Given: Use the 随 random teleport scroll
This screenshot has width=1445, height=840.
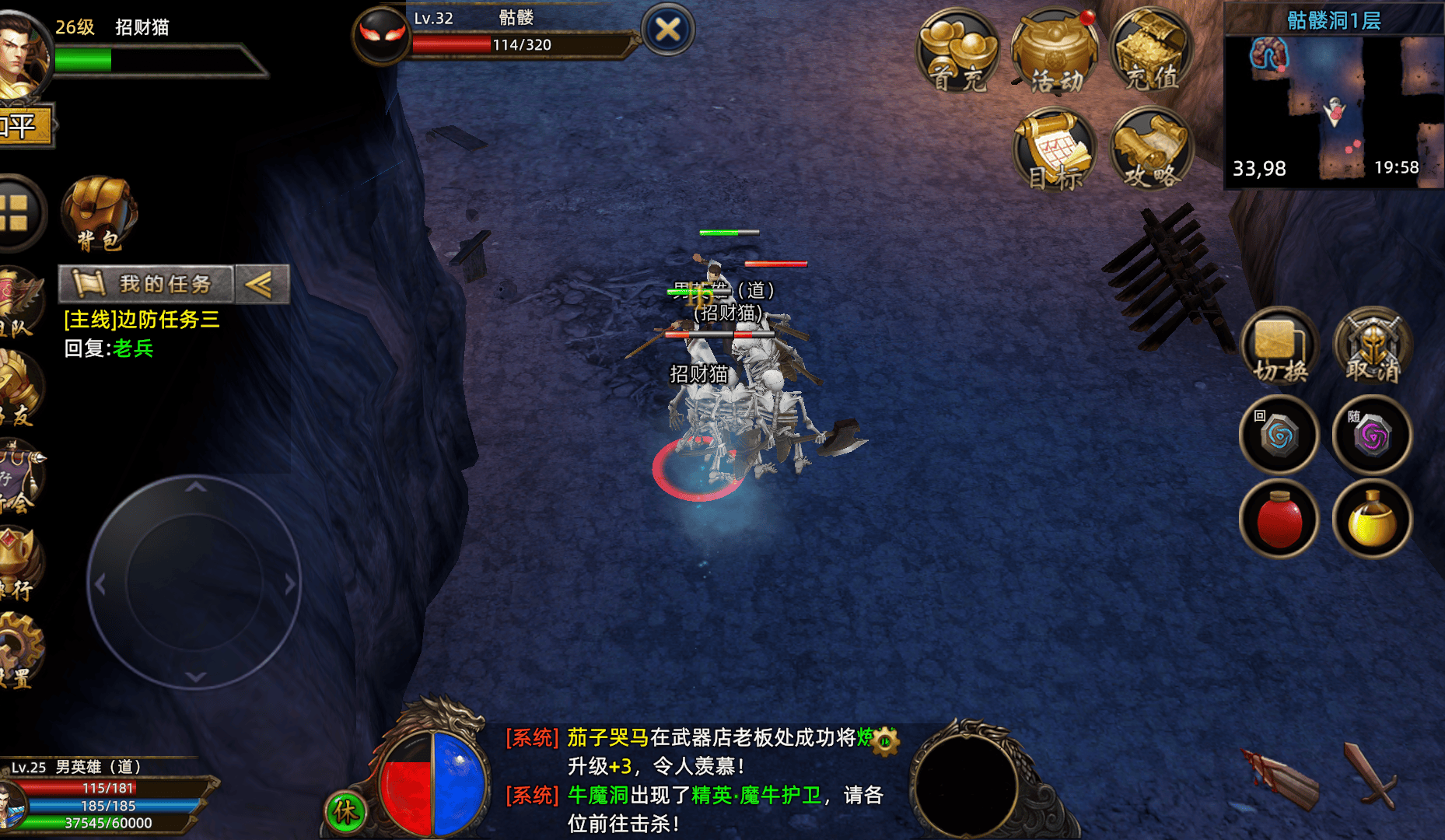Looking at the screenshot, I should pyautogui.click(x=1373, y=435).
